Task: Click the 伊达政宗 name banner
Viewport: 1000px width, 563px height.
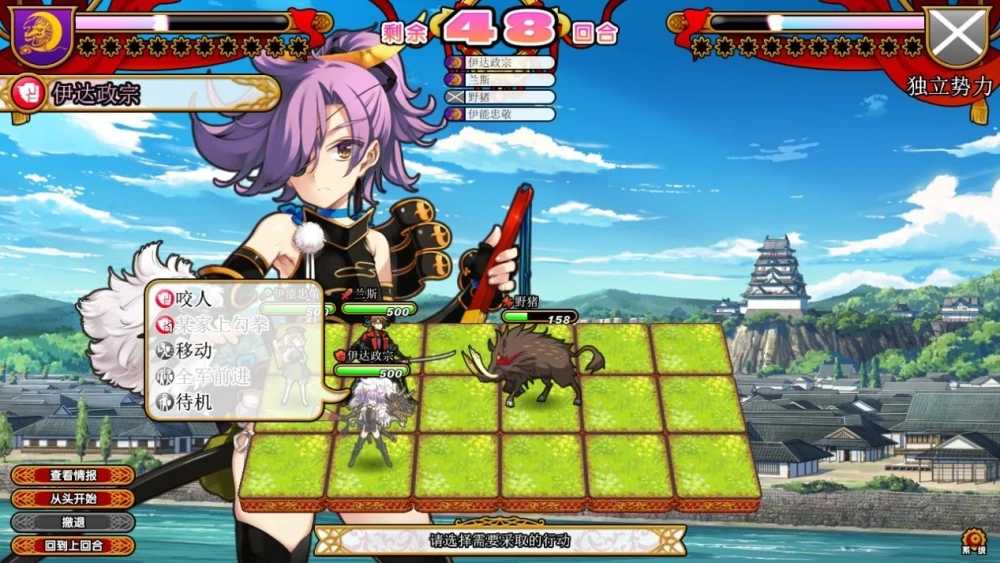Action: click(x=140, y=95)
